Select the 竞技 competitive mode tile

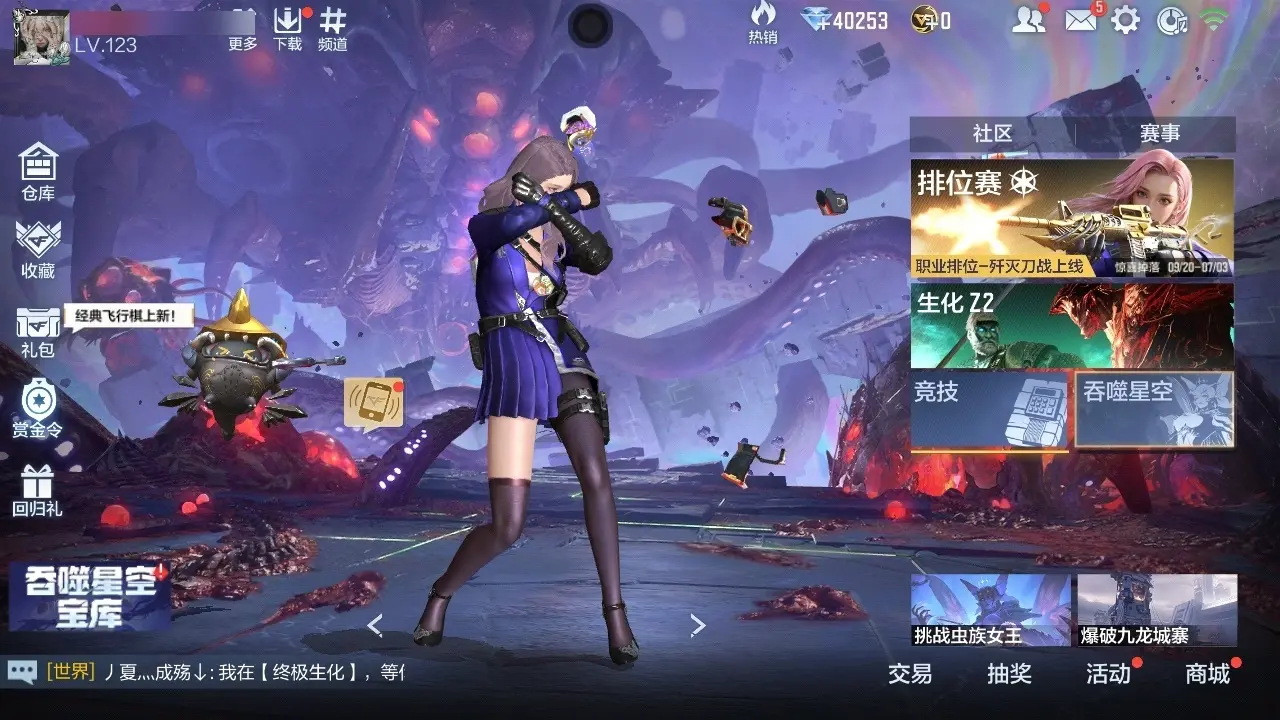click(989, 410)
